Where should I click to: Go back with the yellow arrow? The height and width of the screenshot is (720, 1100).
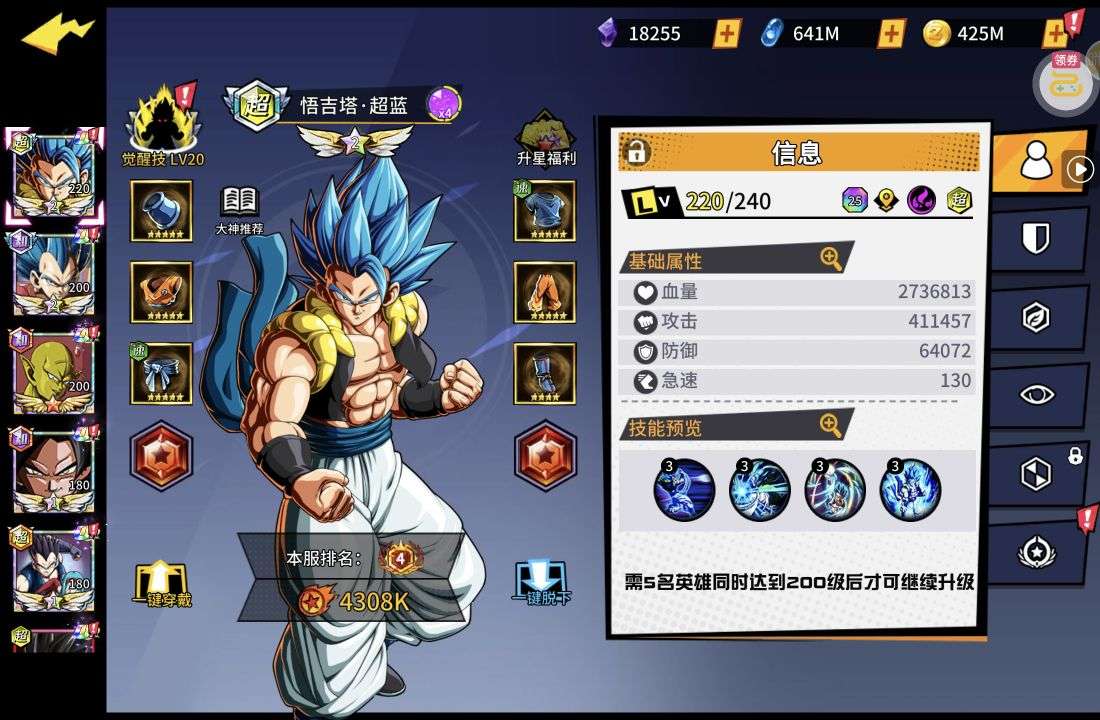(57, 35)
